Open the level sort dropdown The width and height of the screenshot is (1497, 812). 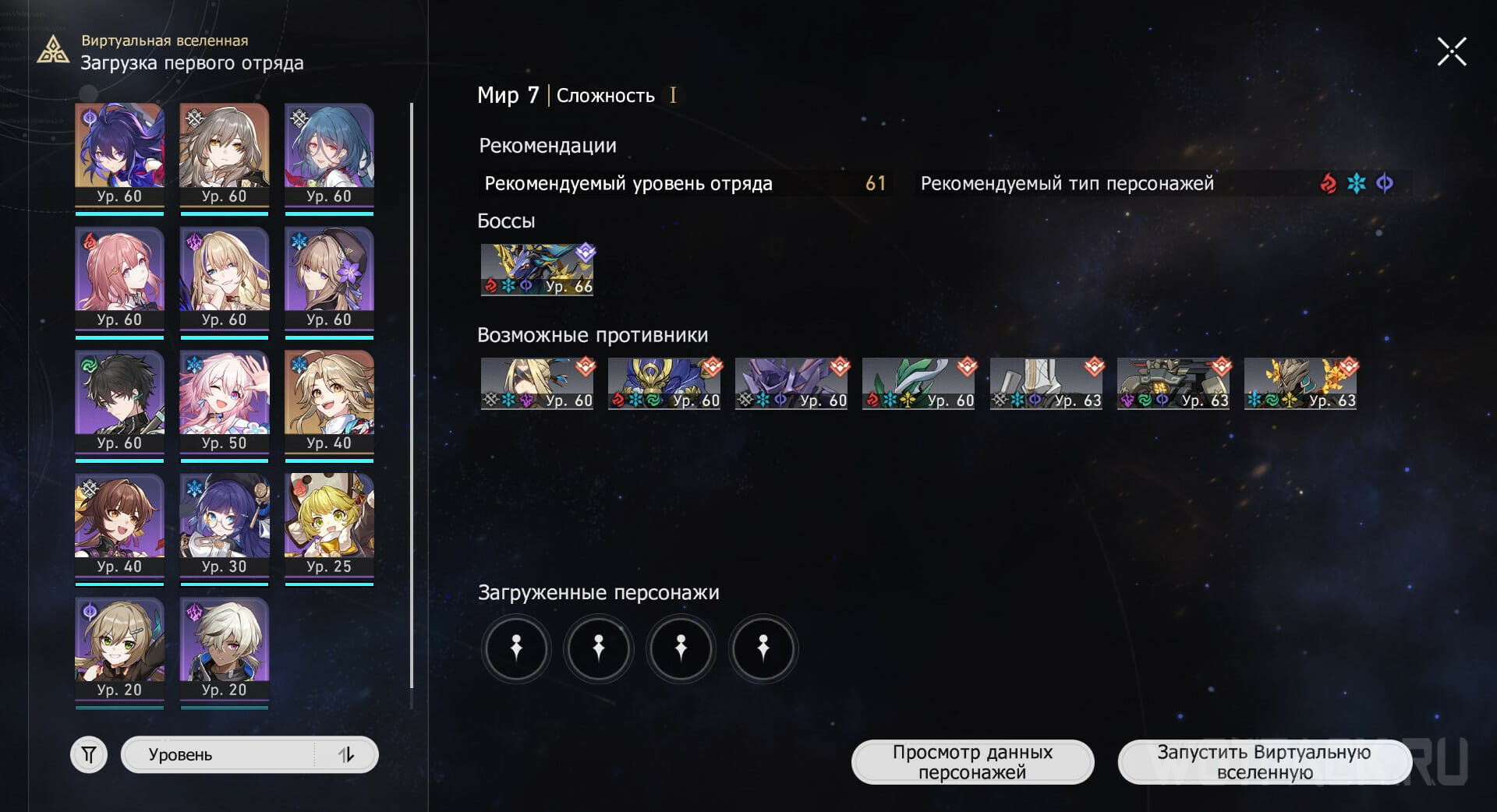click(x=218, y=754)
